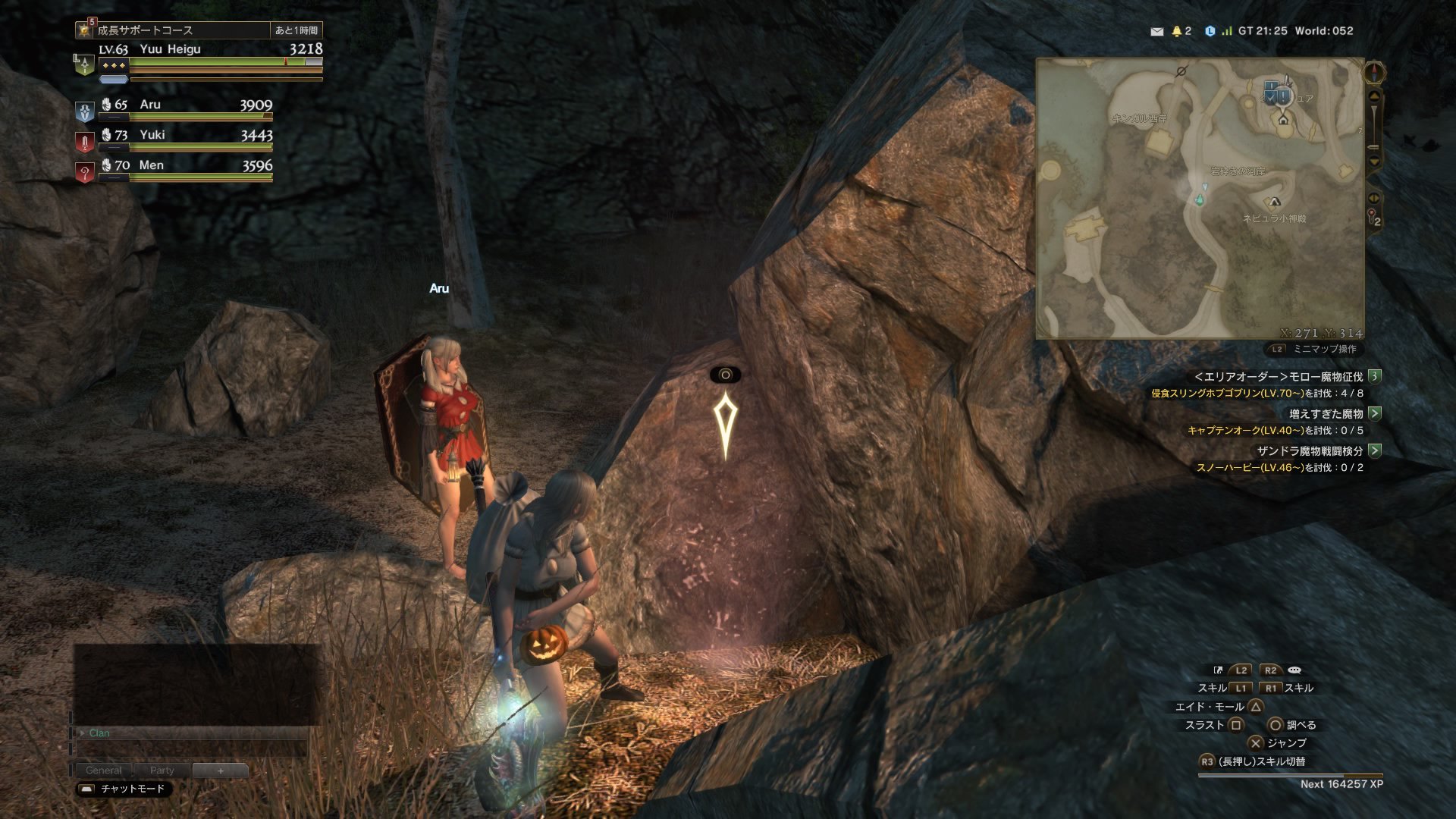Switch to the Party chat tab
This screenshot has height=819, width=1456.
[162, 770]
